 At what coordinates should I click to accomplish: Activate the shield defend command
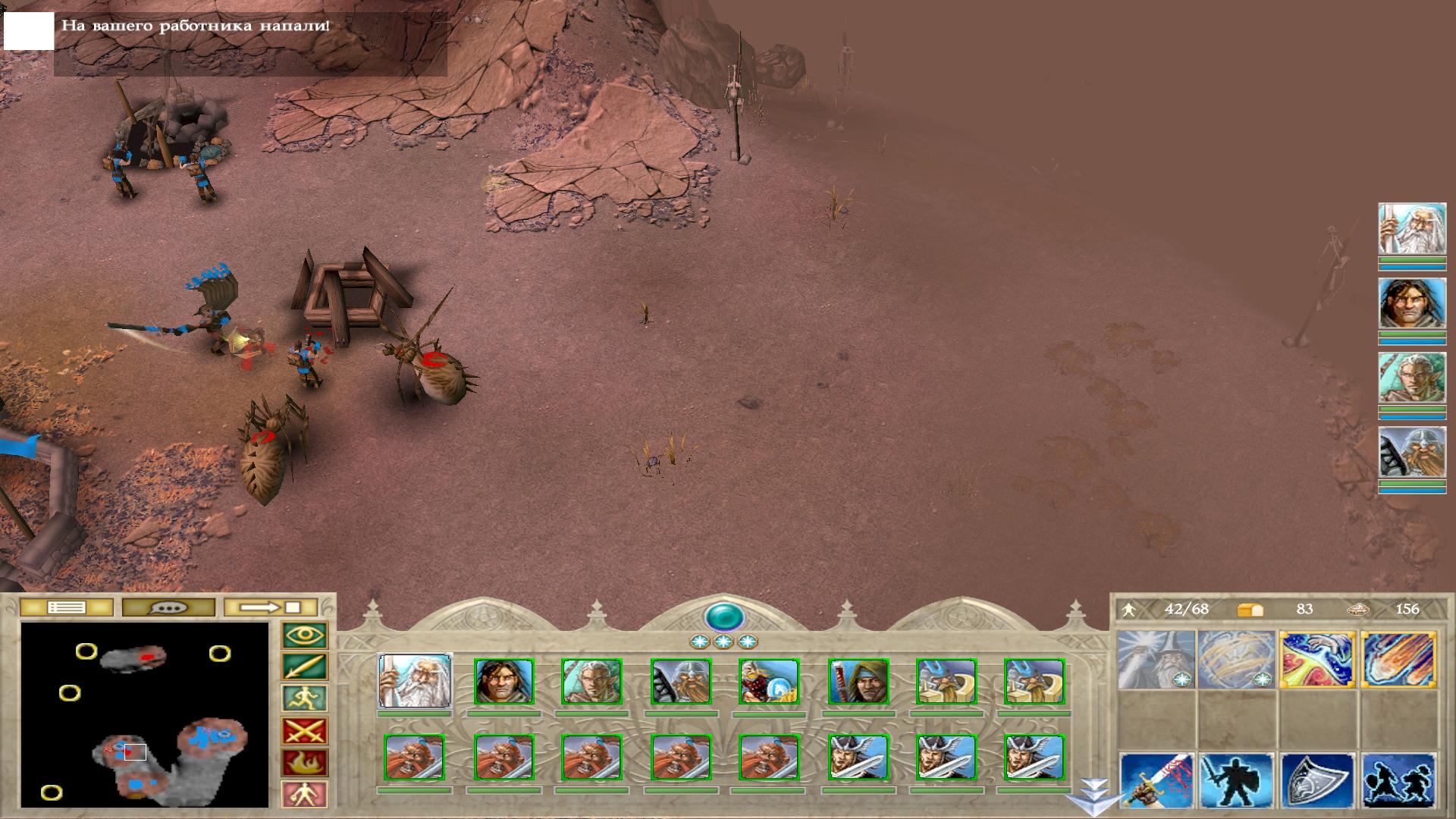pyautogui.click(x=1317, y=780)
